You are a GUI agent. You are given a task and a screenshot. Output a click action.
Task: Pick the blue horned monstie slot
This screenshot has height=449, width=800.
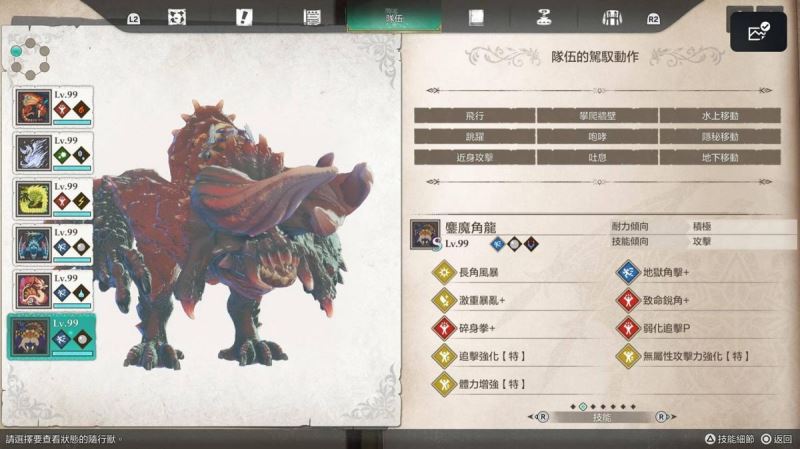click(x=52, y=245)
